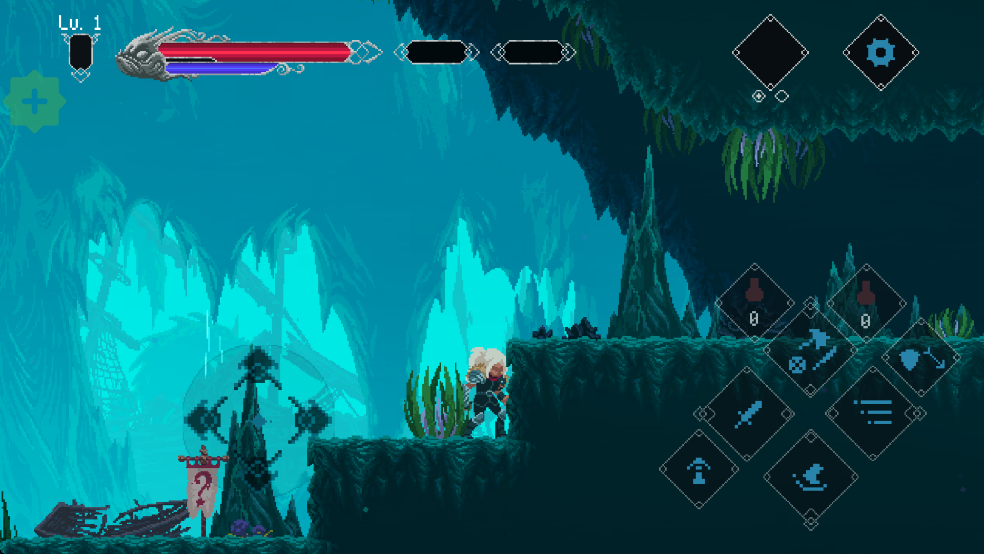
Task: Trigger the three-lines dash button
Action: tap(871, 412)
